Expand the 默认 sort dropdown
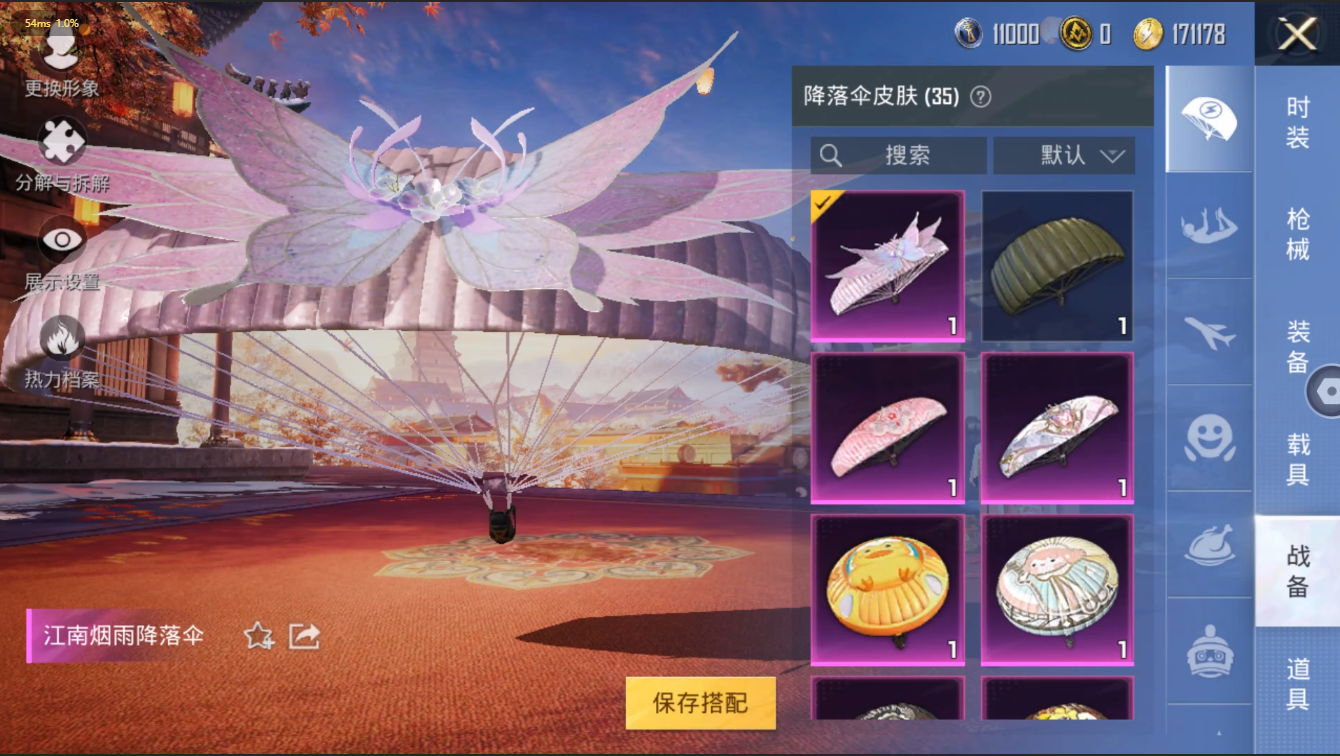This screenshot has height=756, width=1340. (x=1064, y=155)
